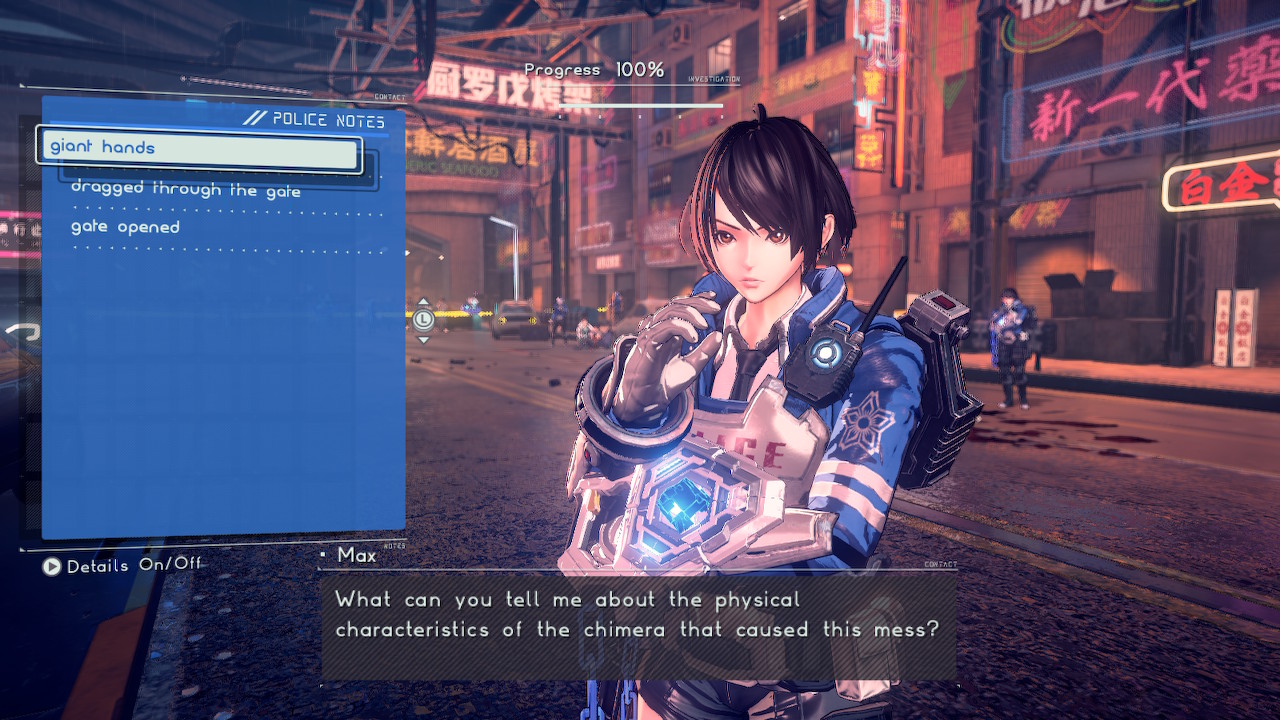Viewport: 1280px width, 720px height.
Task: Pick the "gate opened" note entry
Action: coord(126,228)
